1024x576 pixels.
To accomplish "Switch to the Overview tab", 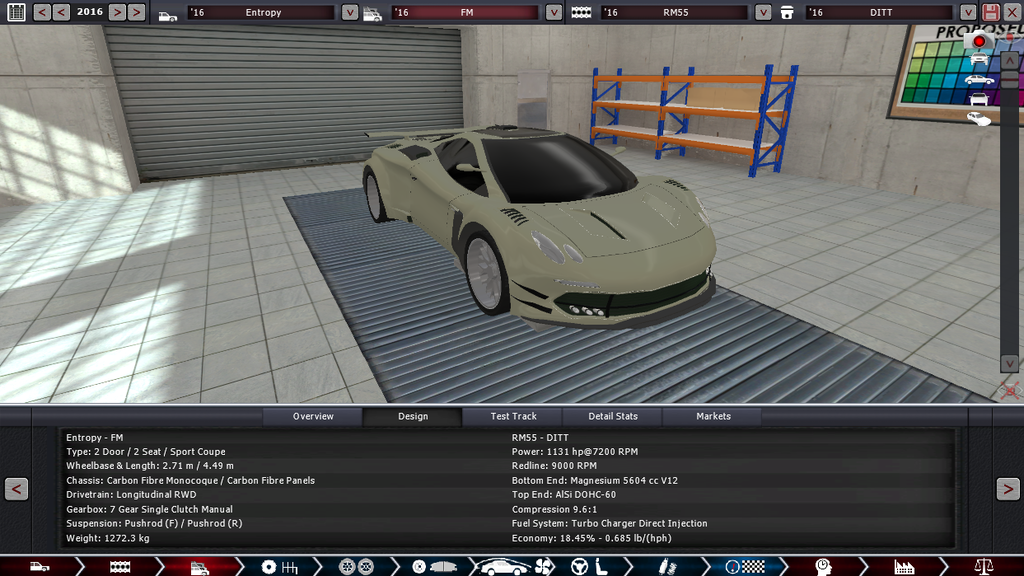I will (313, 416).
